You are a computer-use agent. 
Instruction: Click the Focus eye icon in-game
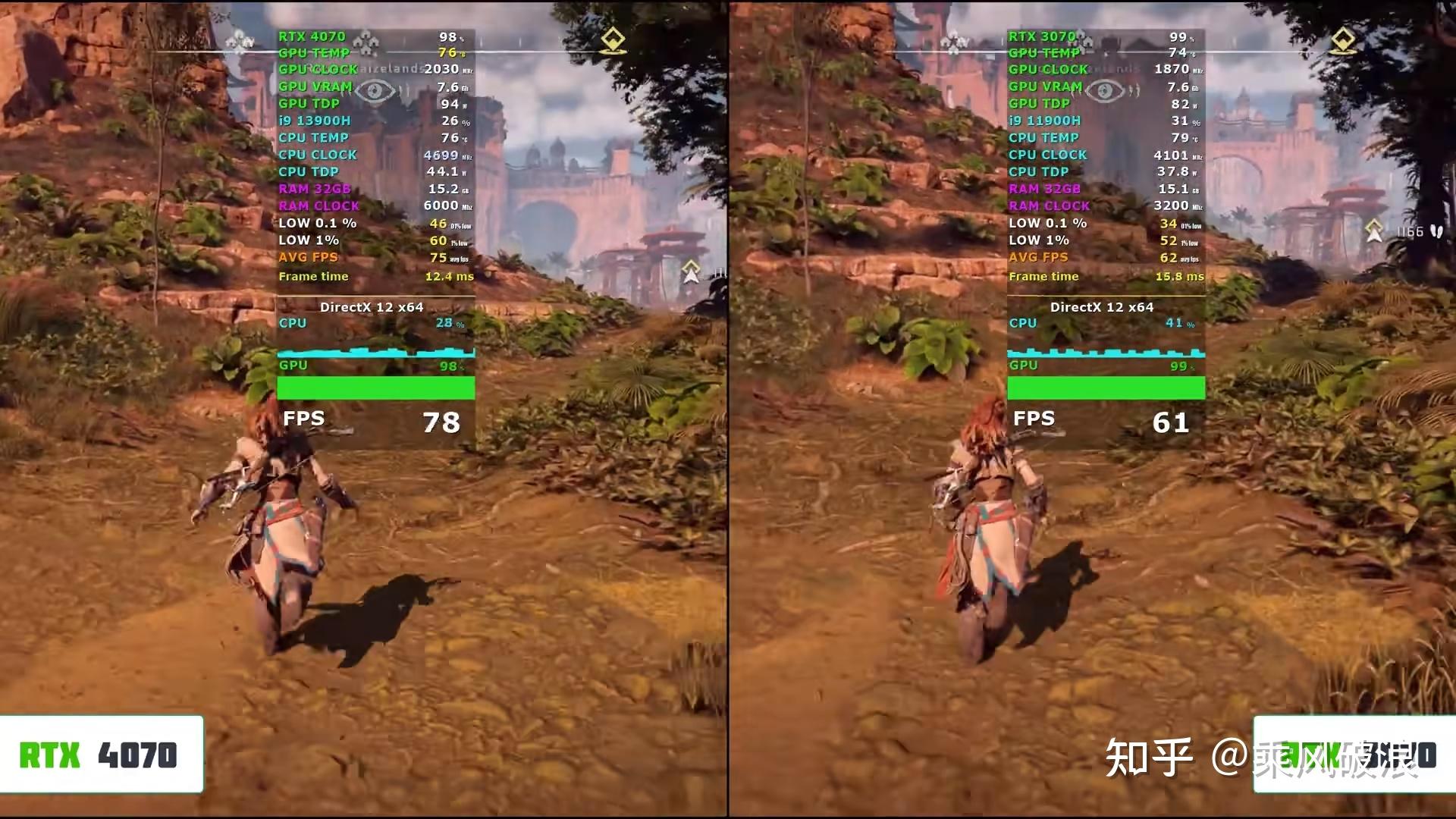[375, 91]
